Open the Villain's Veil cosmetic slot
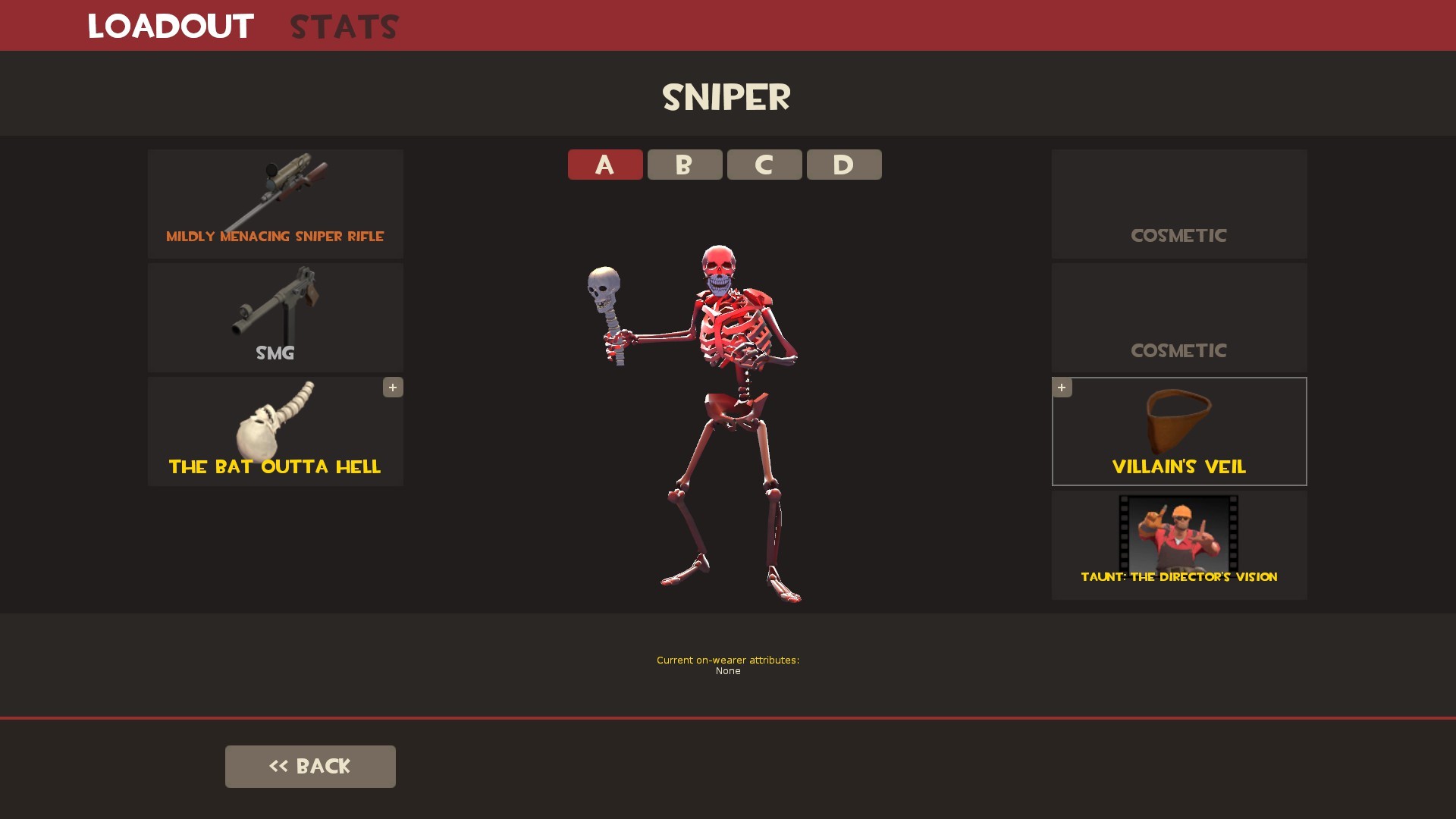 tap(1178, 431)
